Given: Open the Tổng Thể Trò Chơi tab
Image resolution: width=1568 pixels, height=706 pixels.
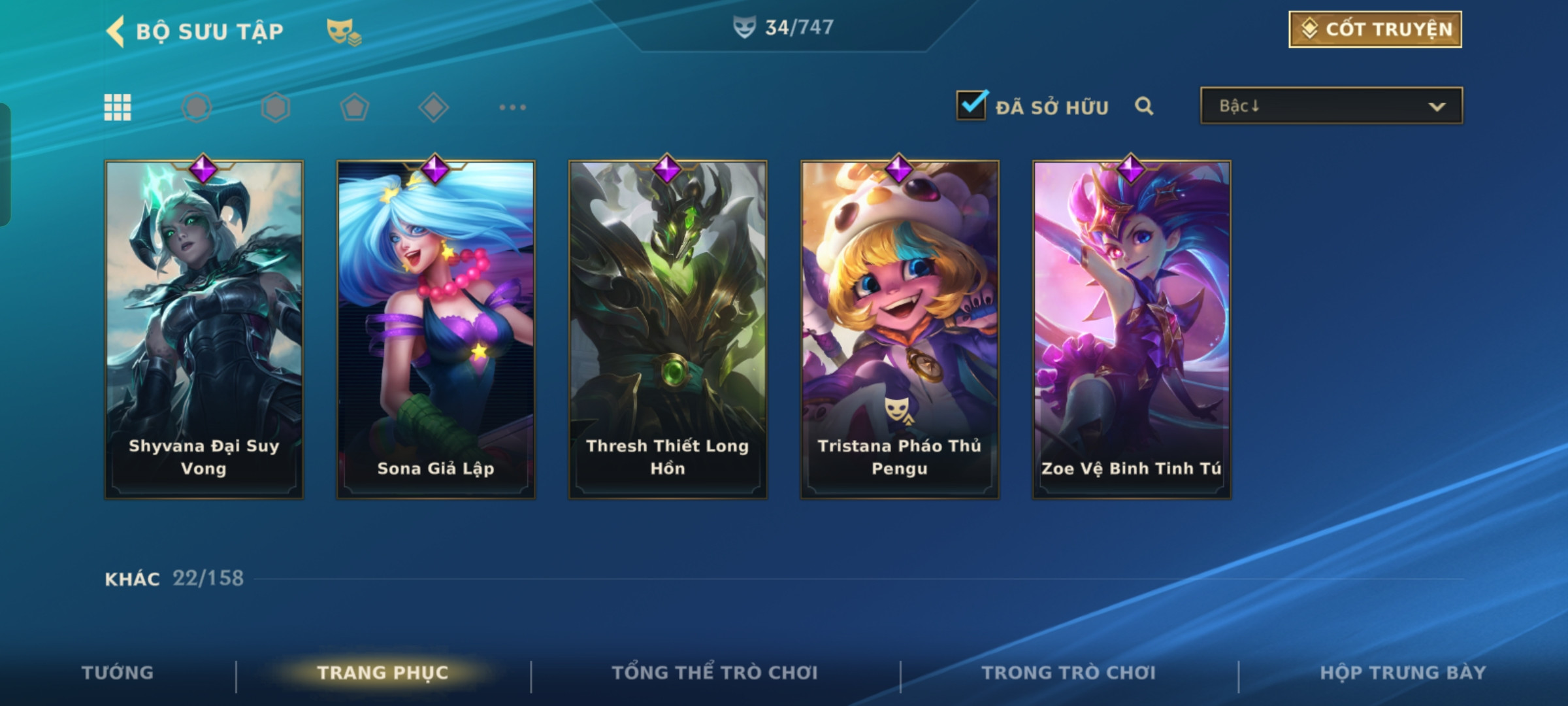Looking at the screenshot, I should click(x=715, y=673).
